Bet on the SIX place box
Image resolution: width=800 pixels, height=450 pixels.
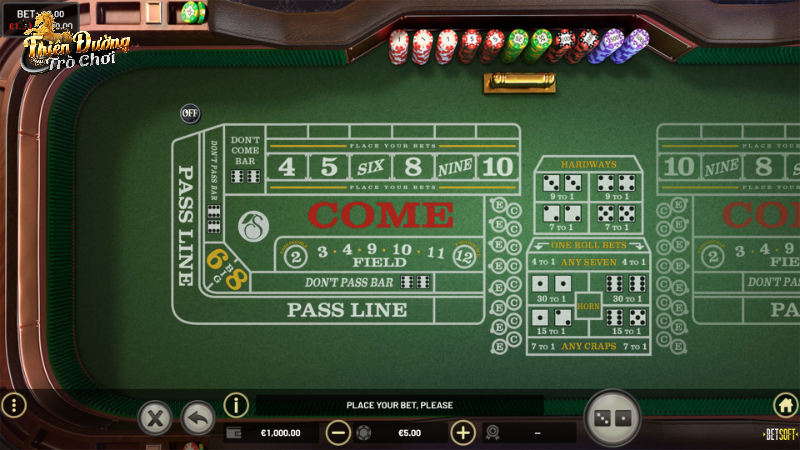pyautogui.click(x=371, y=167)
